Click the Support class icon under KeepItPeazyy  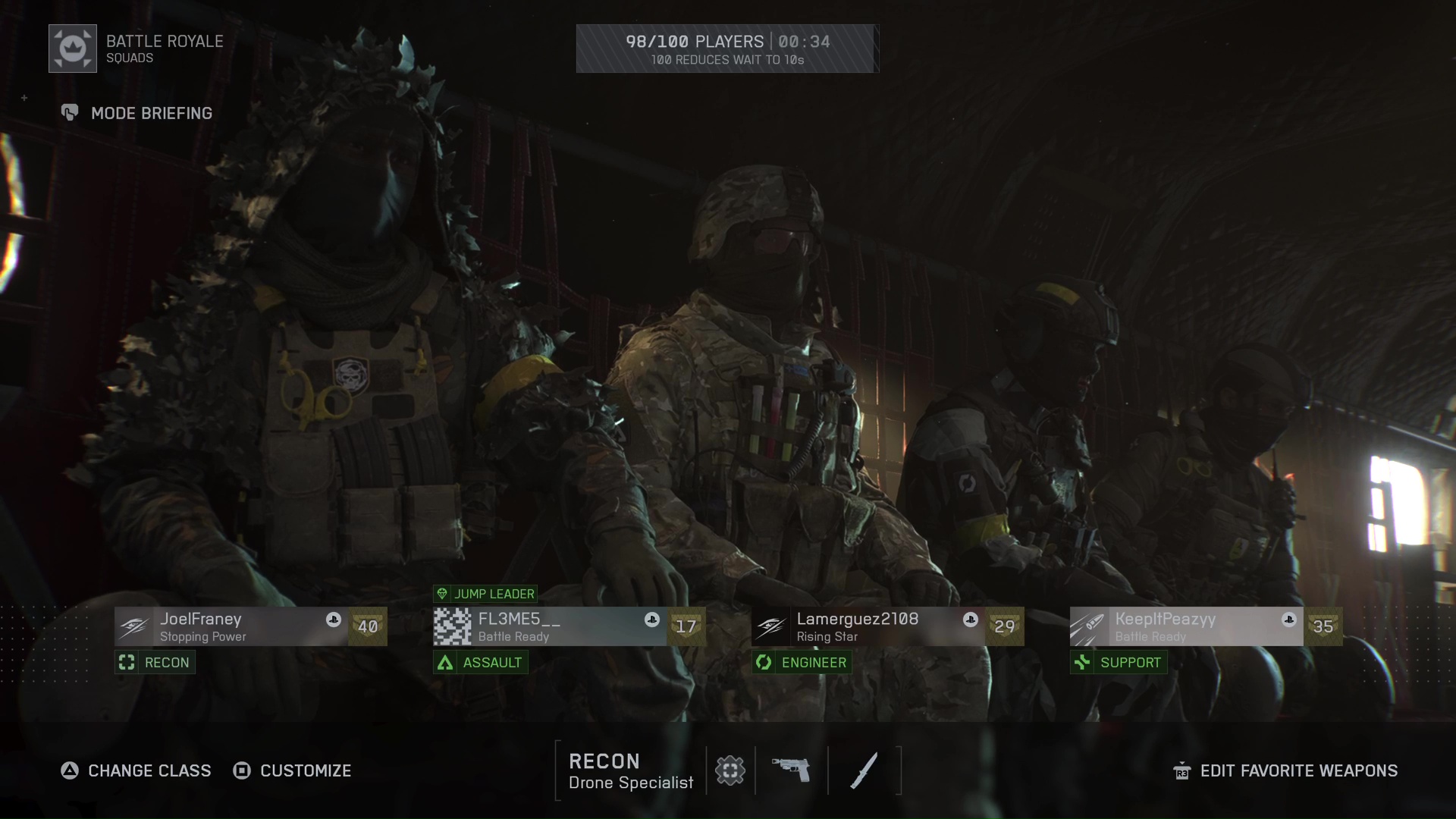coord(1083,662)
